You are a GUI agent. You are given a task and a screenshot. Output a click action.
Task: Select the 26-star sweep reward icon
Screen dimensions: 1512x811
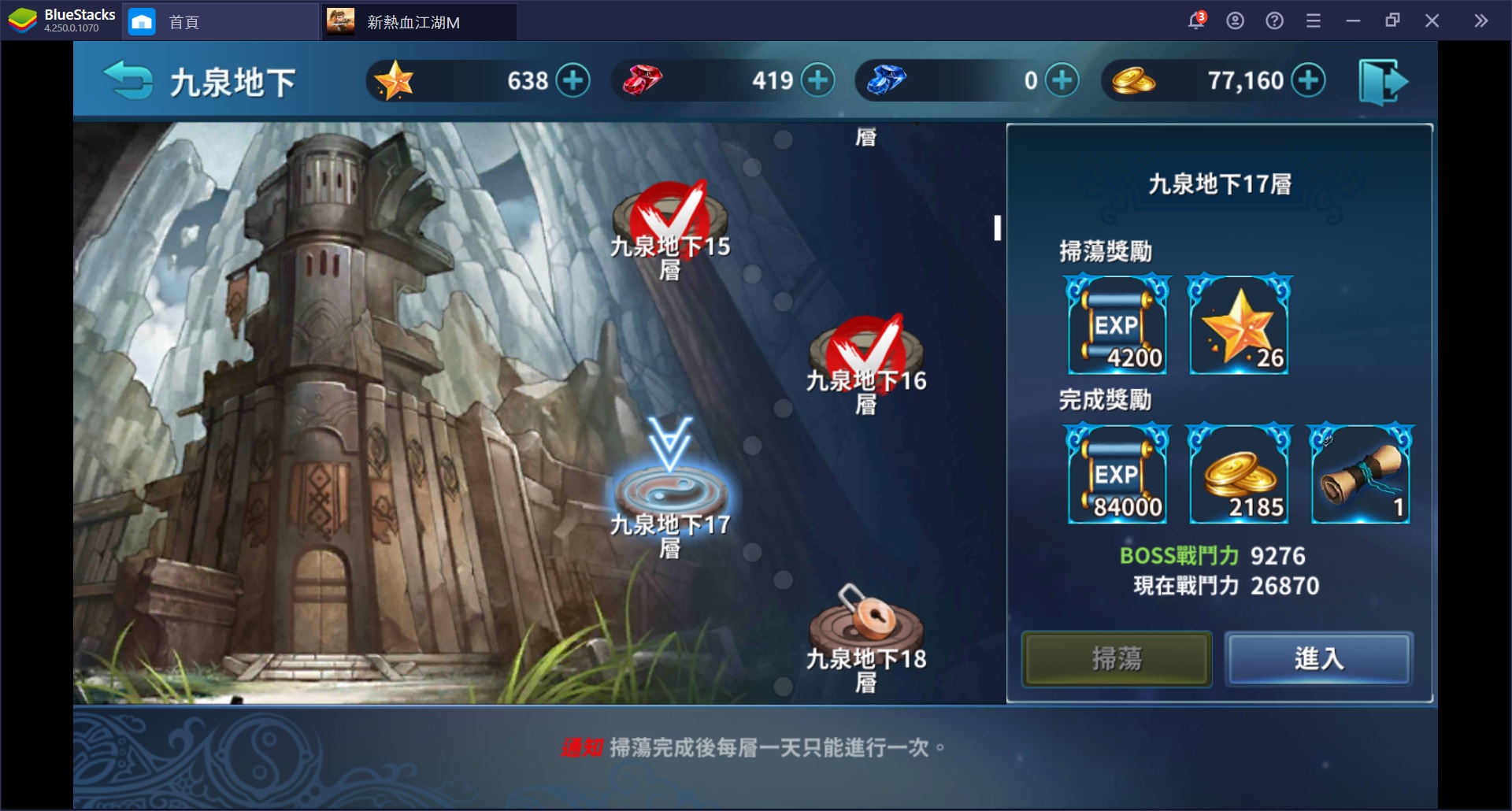1239,324
